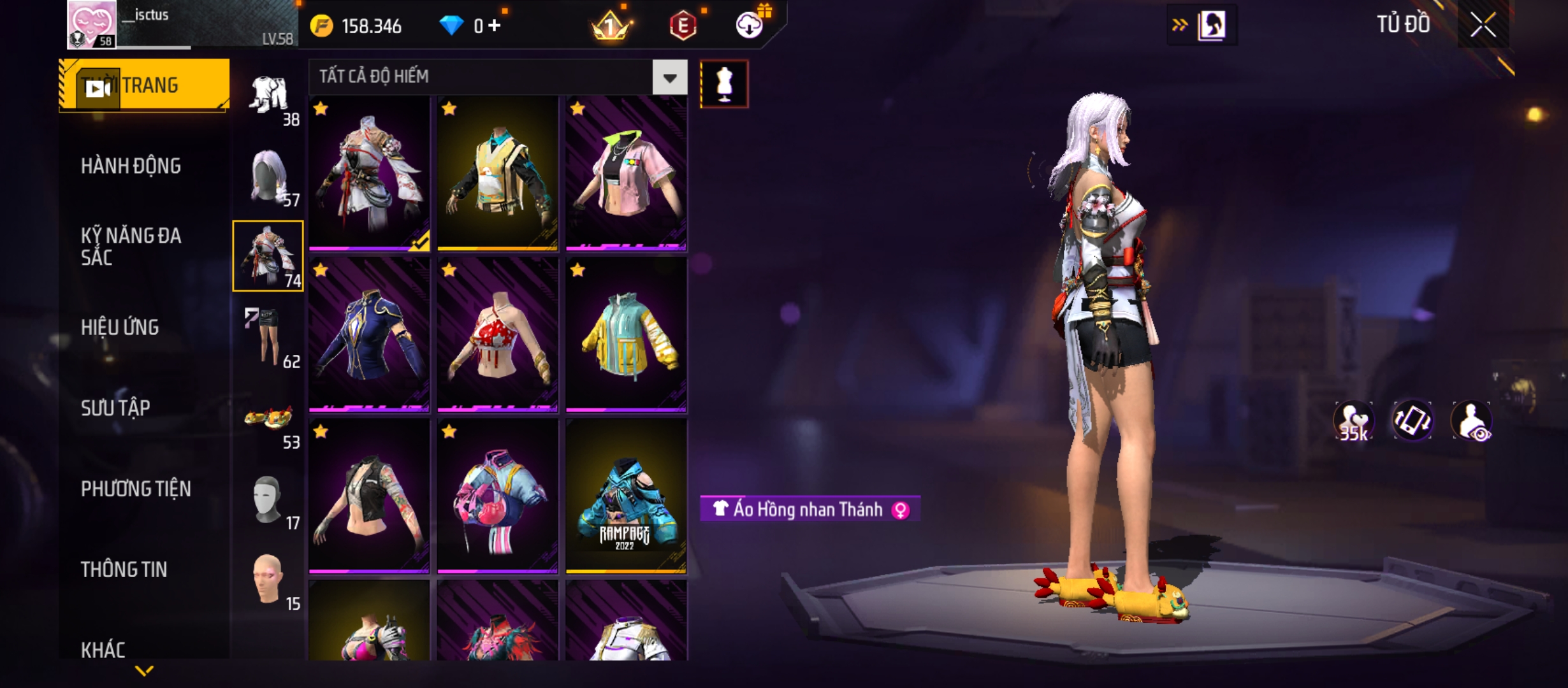This screenshot has width=1568, height=688.
Task: Choose the teal and yellow jacket
Action: tap(626, 335)
